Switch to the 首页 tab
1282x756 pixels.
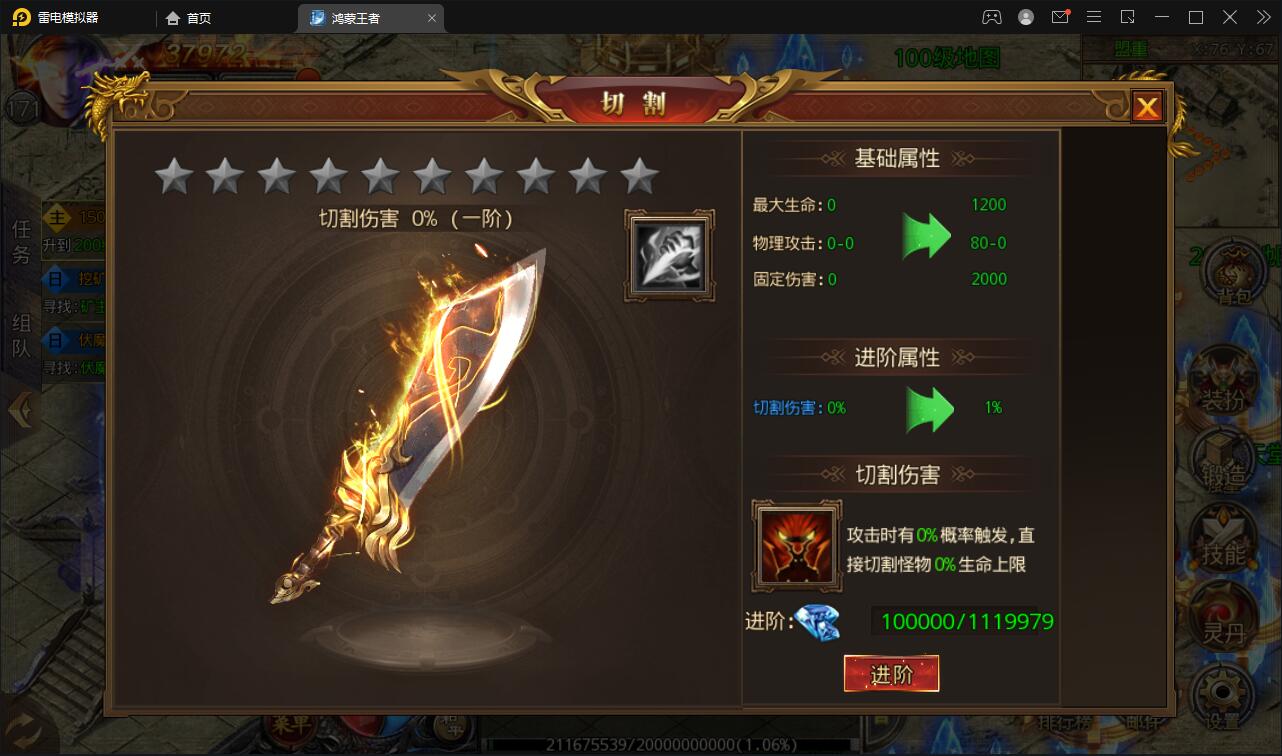tap(188, 17)
